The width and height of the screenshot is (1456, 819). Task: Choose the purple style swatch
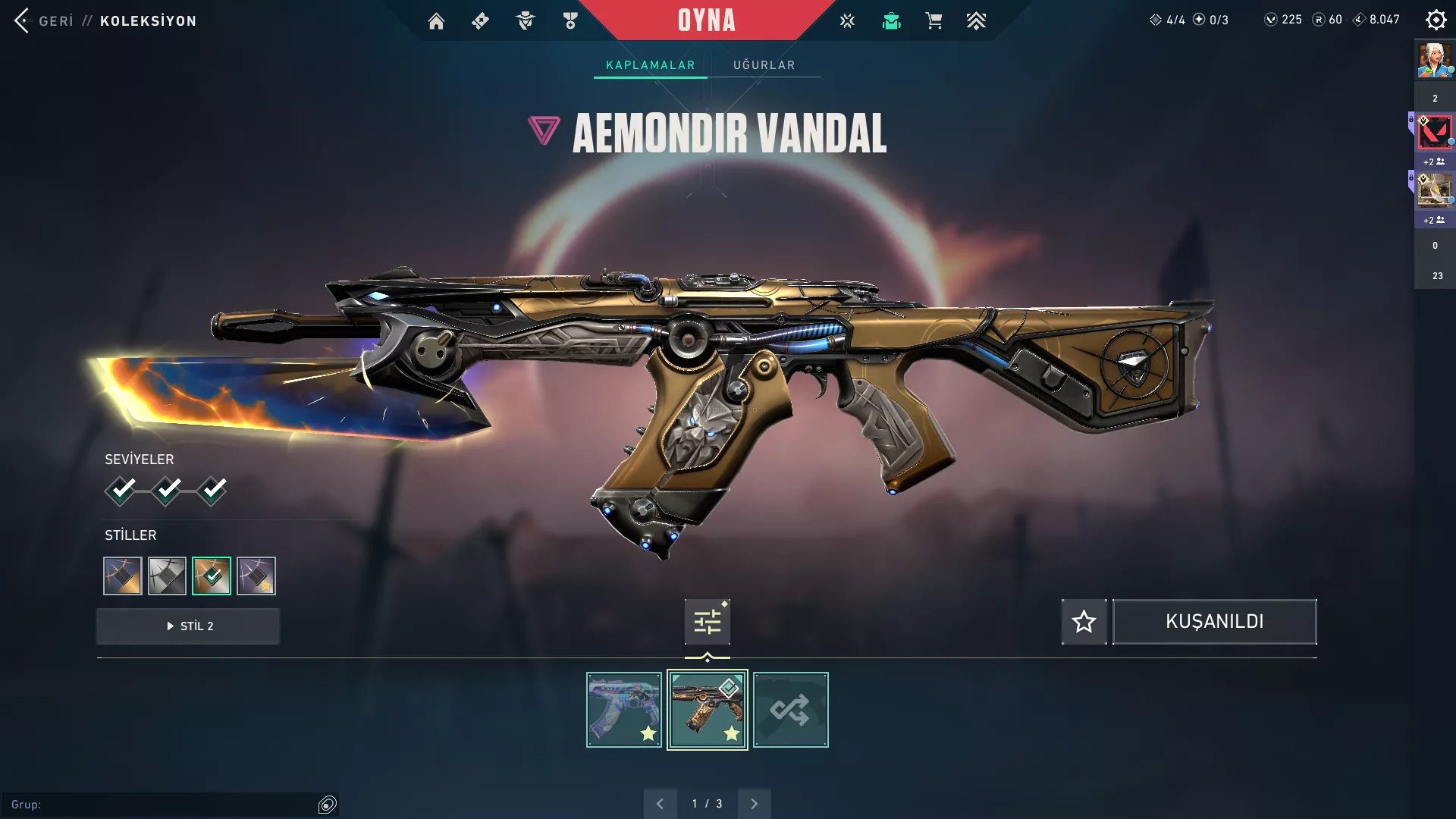pyautogui.click(x=256, y=576)
